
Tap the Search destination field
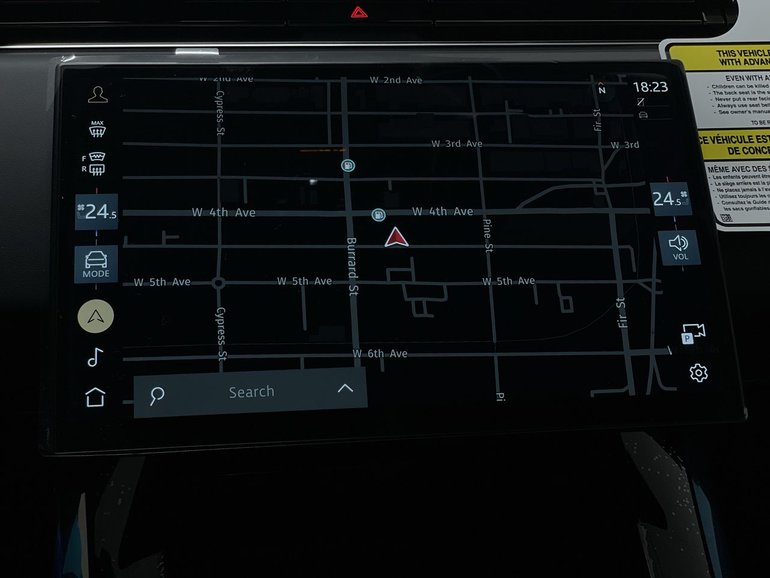[x=250, y=392]
